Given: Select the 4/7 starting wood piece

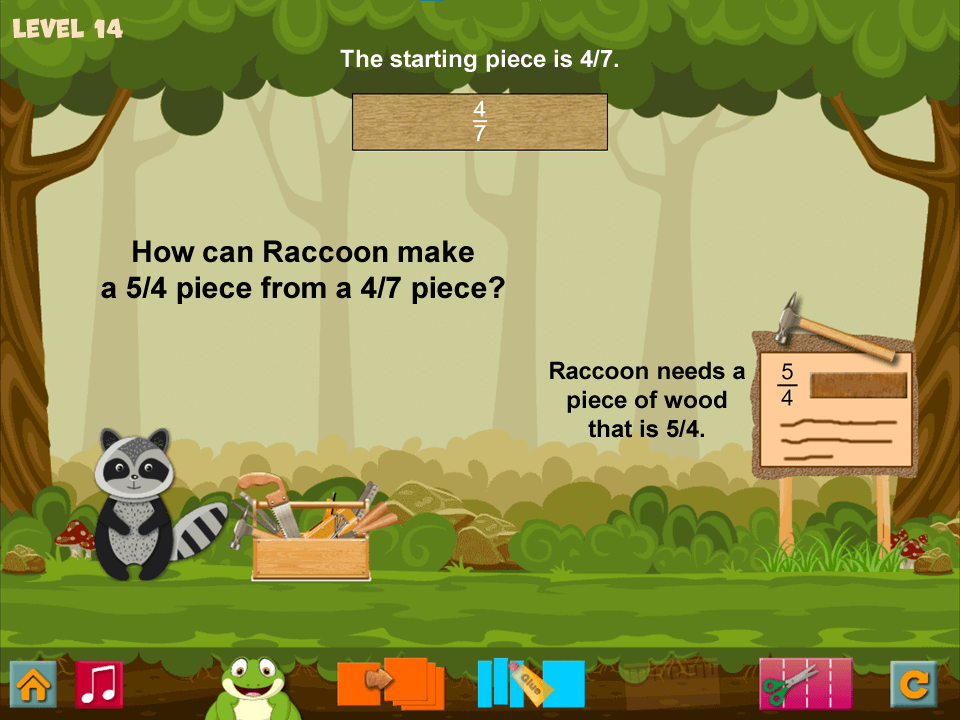Looking at the screenshot, I should click(x=480, y=122).
